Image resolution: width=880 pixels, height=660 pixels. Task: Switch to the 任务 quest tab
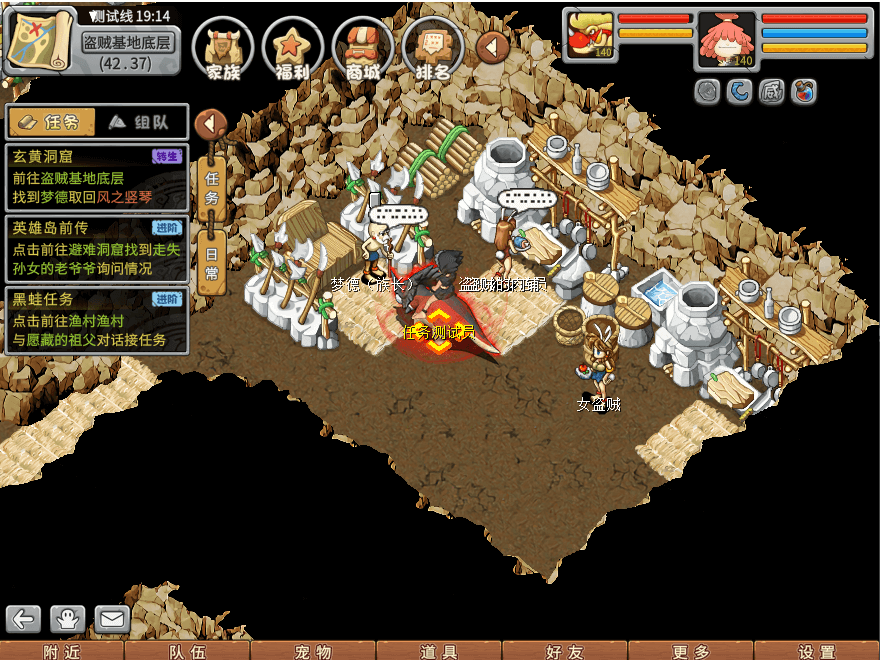pyautogui.click(x=51, y=122)
